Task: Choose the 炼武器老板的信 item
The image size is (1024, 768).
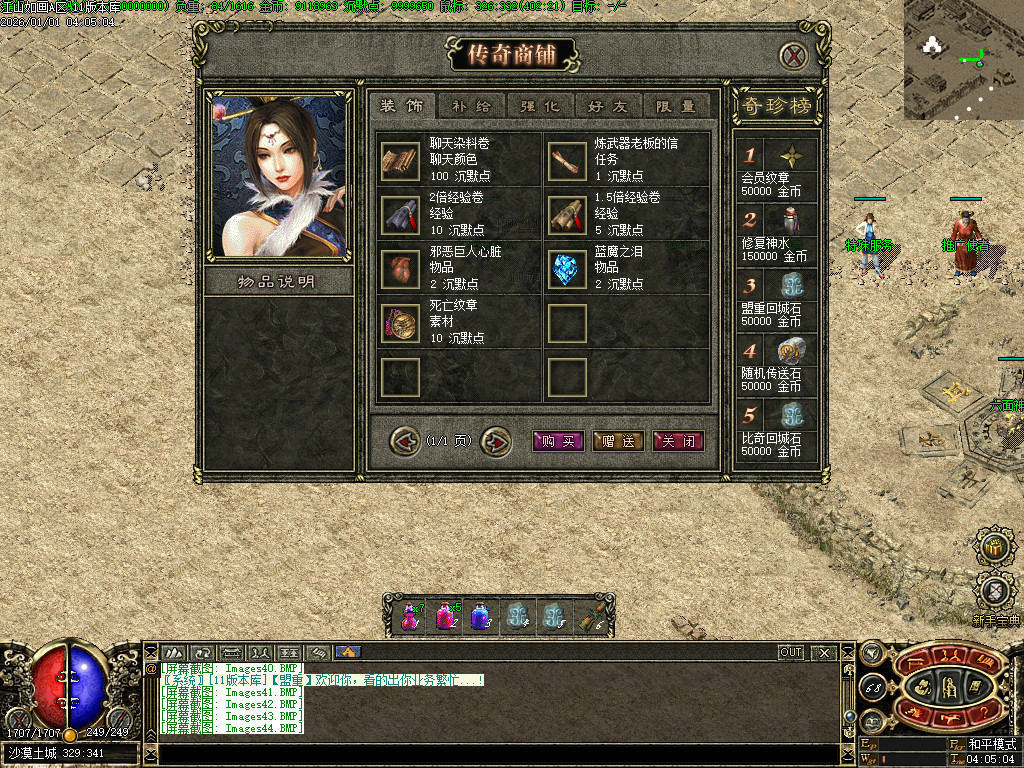Action: pyautogui.click(x=567, y=161)
